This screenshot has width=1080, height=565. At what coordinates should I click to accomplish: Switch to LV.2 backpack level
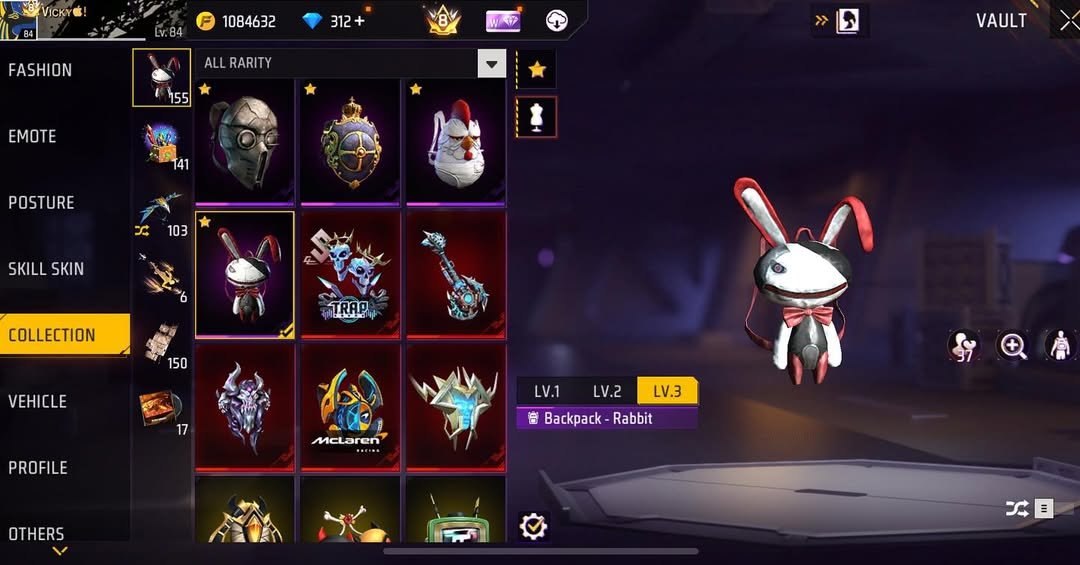click(607, 391)
